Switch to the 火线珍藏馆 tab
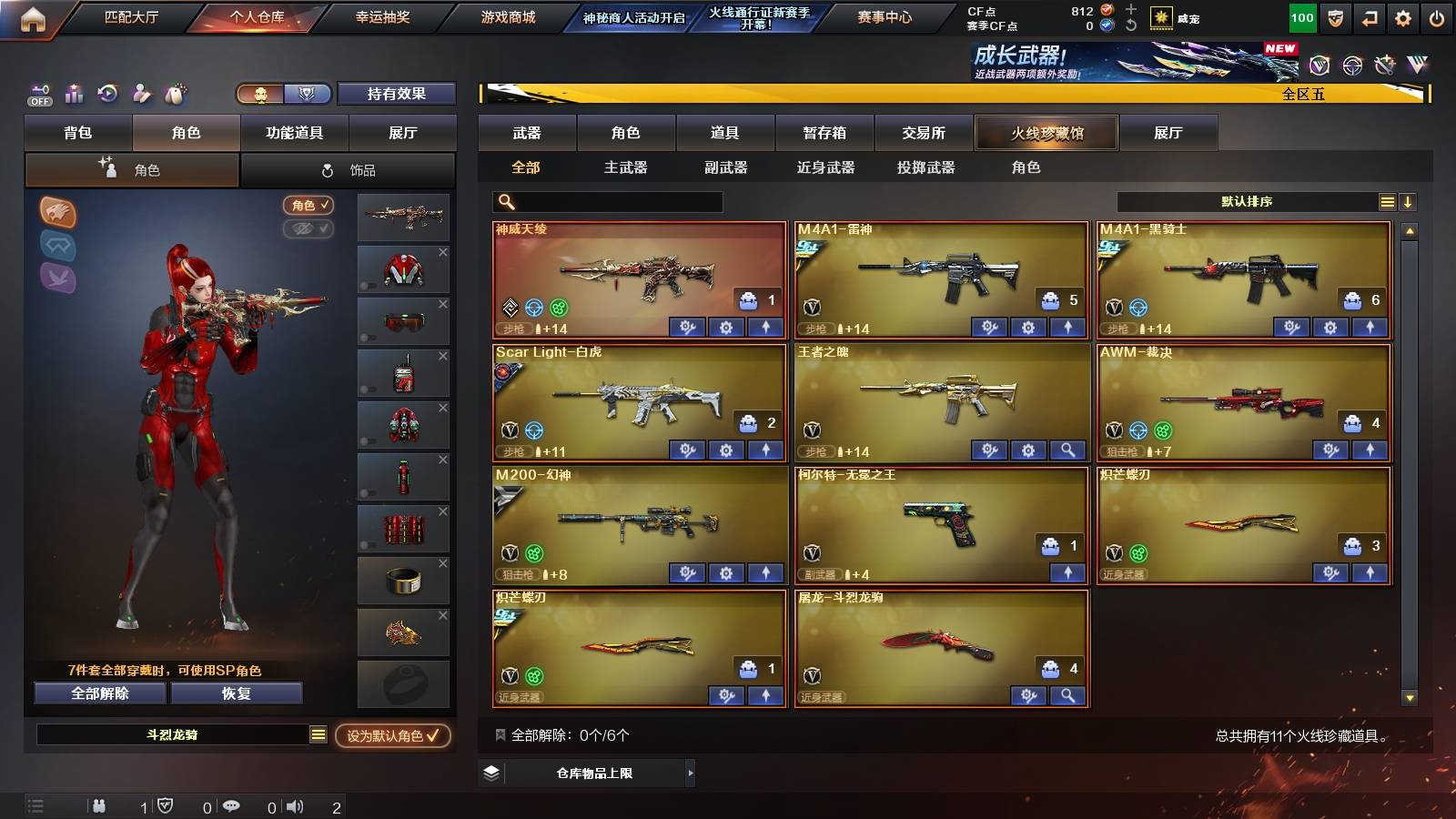 click(1046, 133)
